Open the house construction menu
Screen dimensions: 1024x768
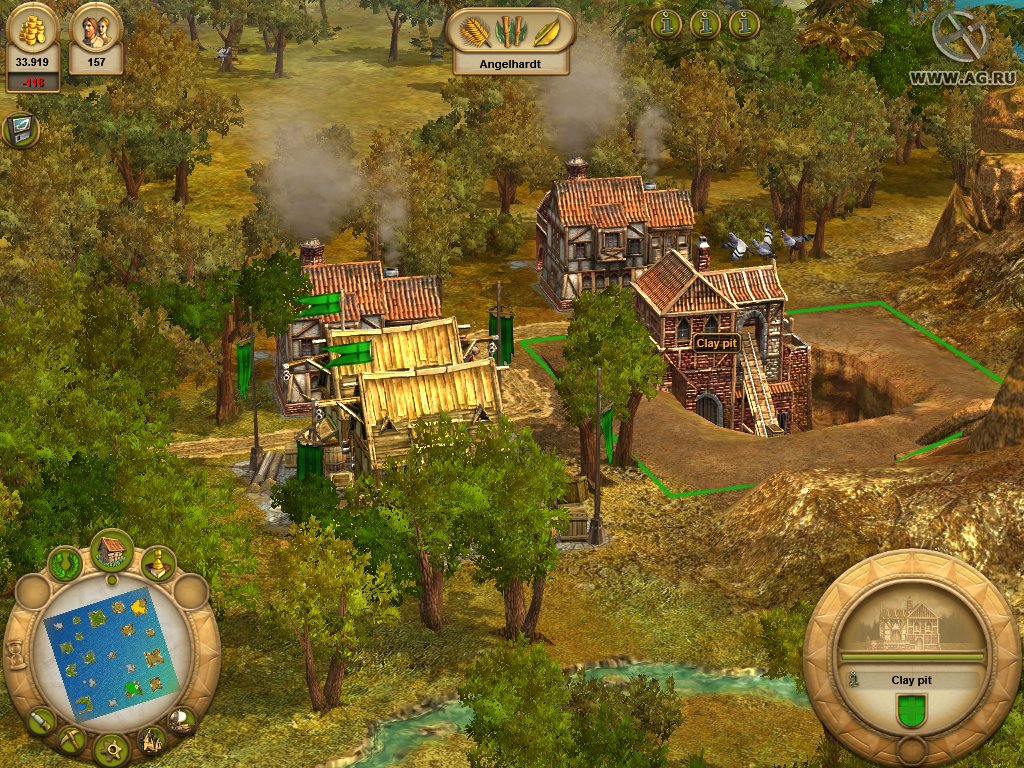(112, 549)
